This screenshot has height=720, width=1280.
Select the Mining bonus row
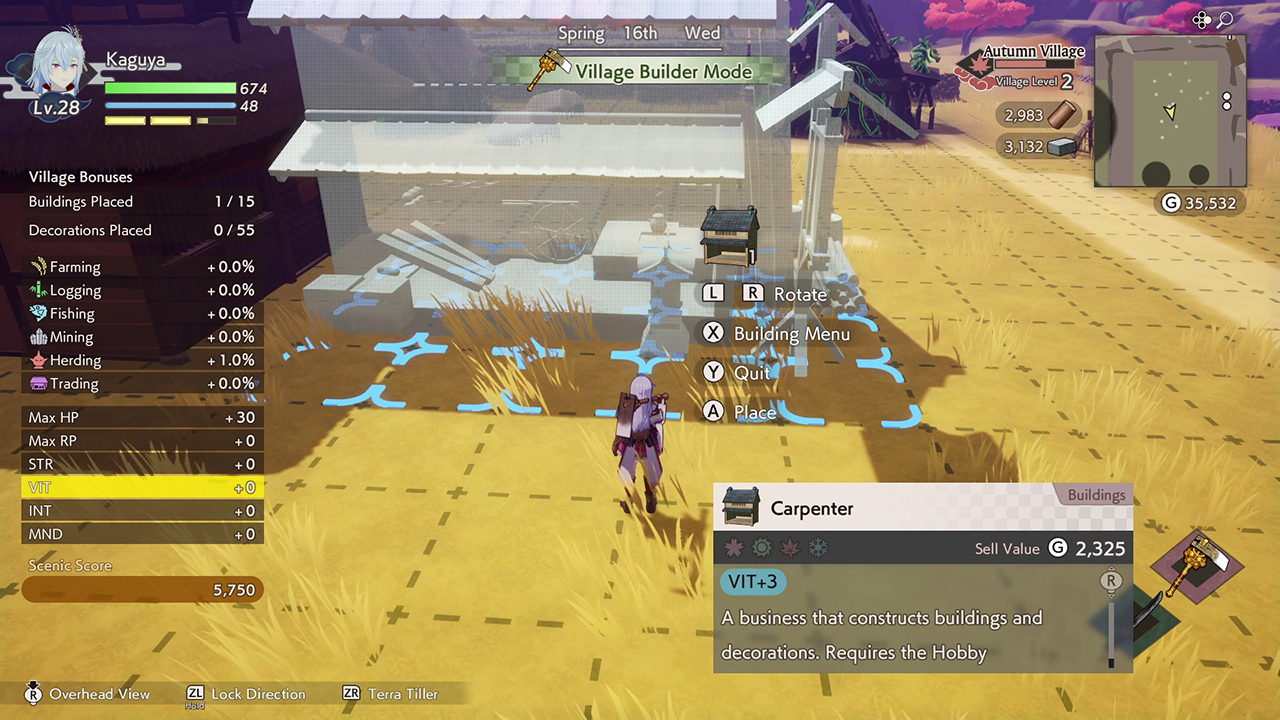(x=141, y=337)
